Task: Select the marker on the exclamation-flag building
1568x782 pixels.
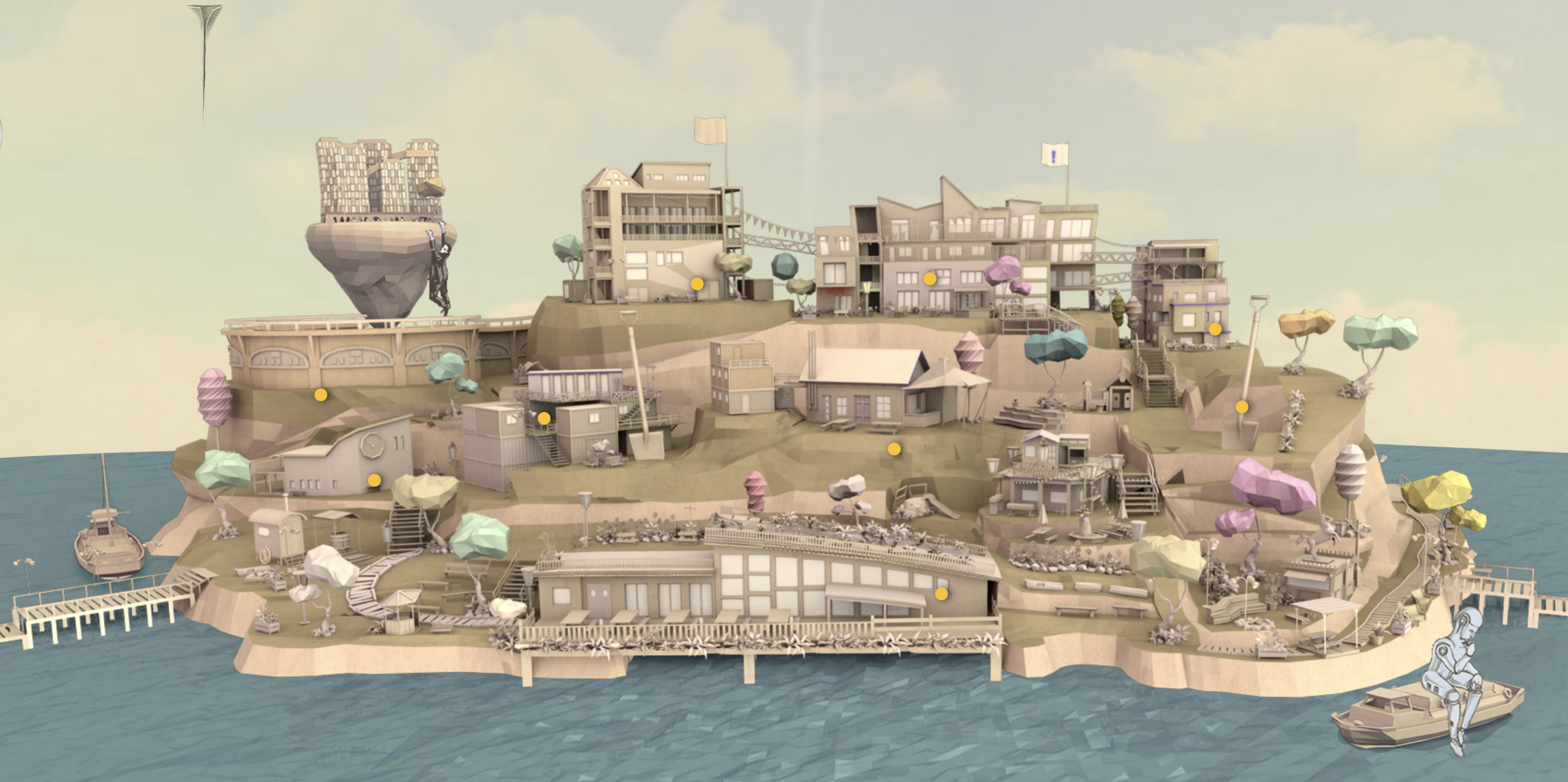Action: pos(930,279)
